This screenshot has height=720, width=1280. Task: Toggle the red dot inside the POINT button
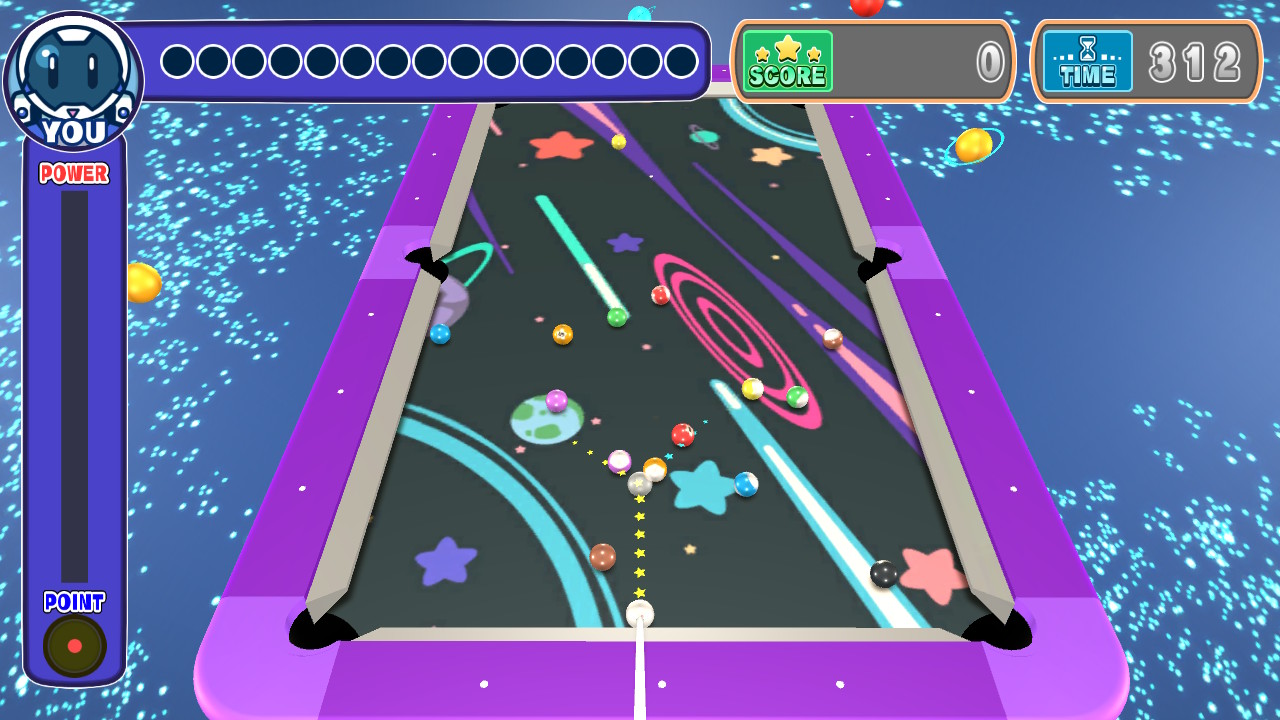coord(73,645)
